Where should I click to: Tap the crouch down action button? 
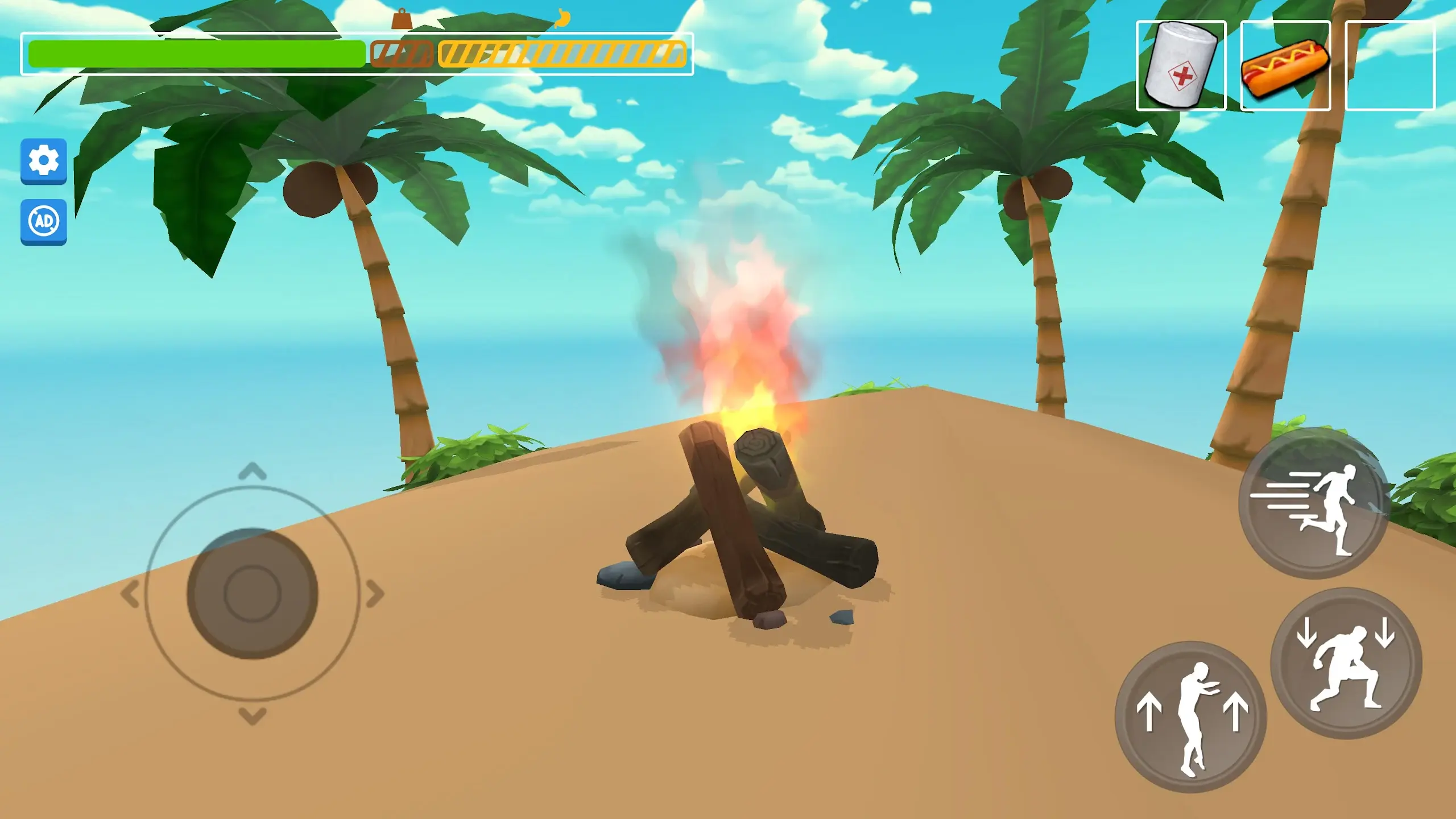point(1346,663)
